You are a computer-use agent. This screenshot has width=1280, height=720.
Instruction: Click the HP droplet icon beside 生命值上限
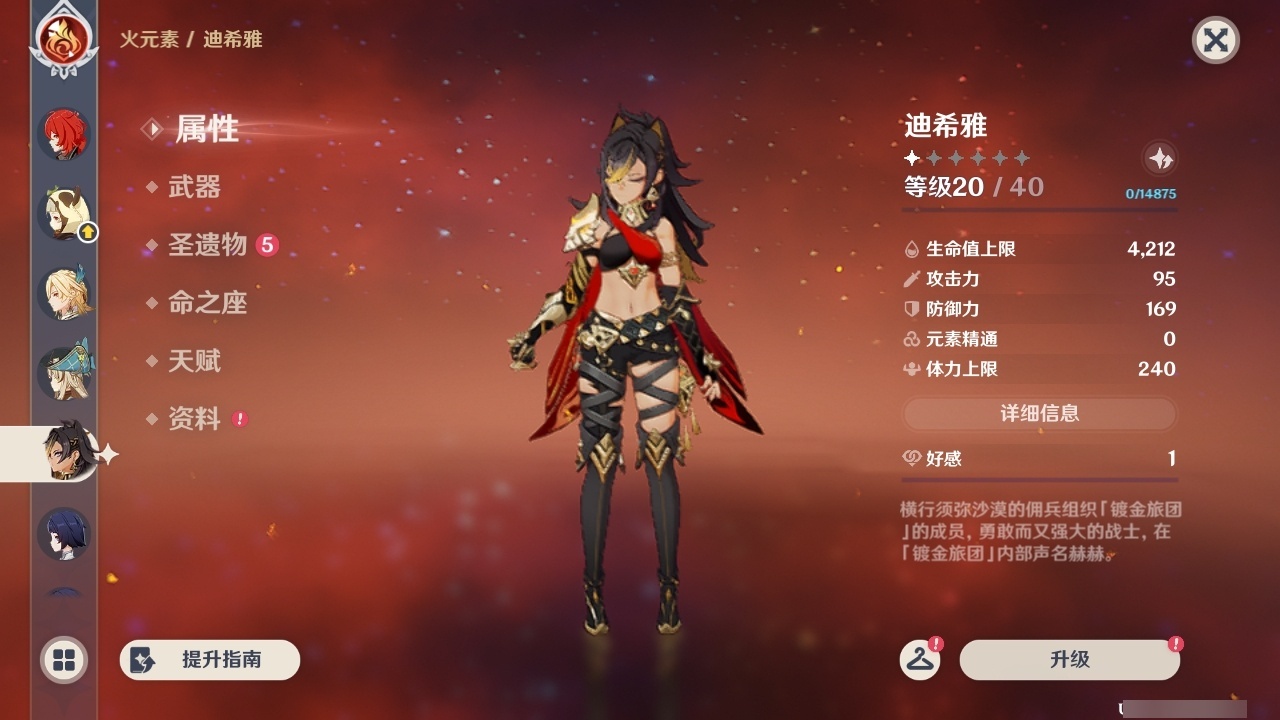click(x=909, y=248)
